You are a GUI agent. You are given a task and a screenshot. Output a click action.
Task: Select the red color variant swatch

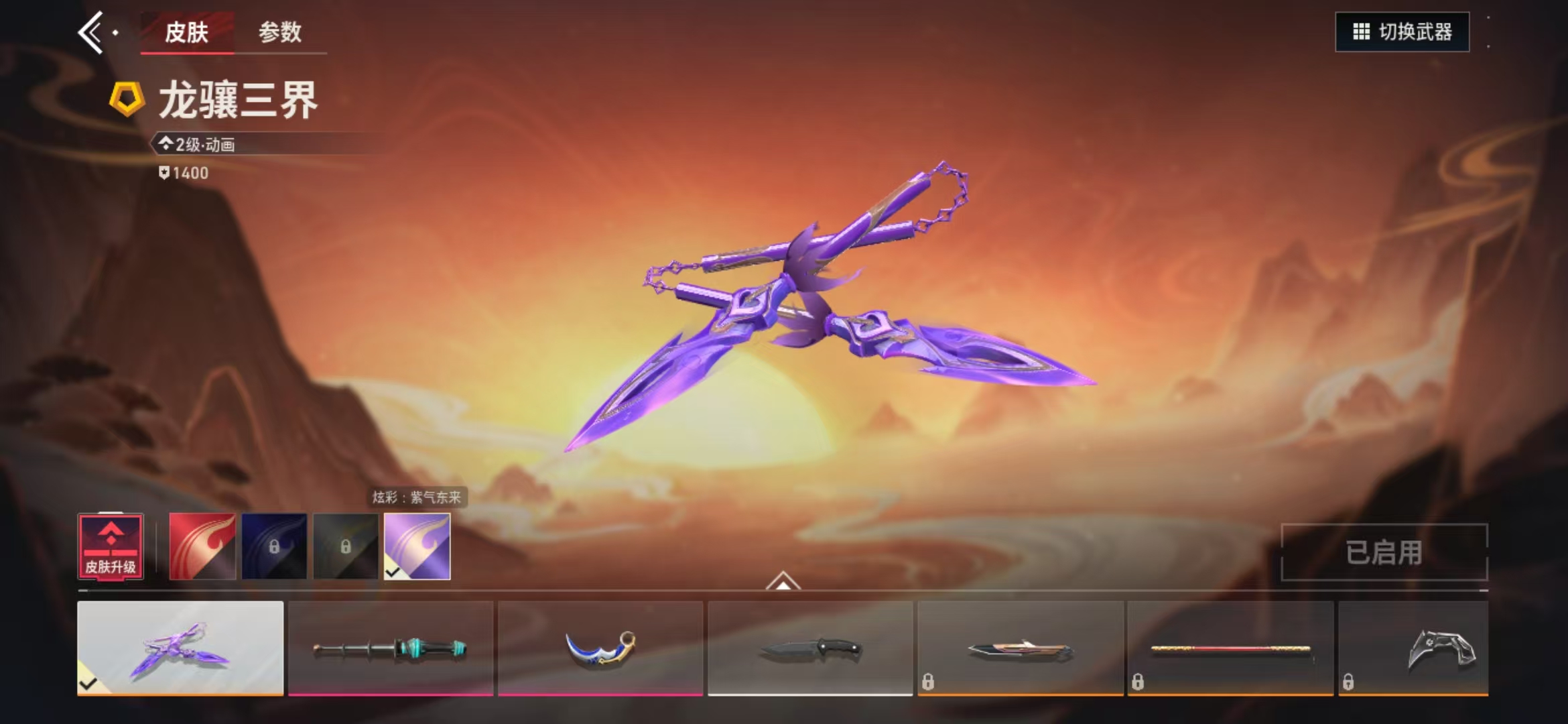pyautogui.click(x=202, y=546)
